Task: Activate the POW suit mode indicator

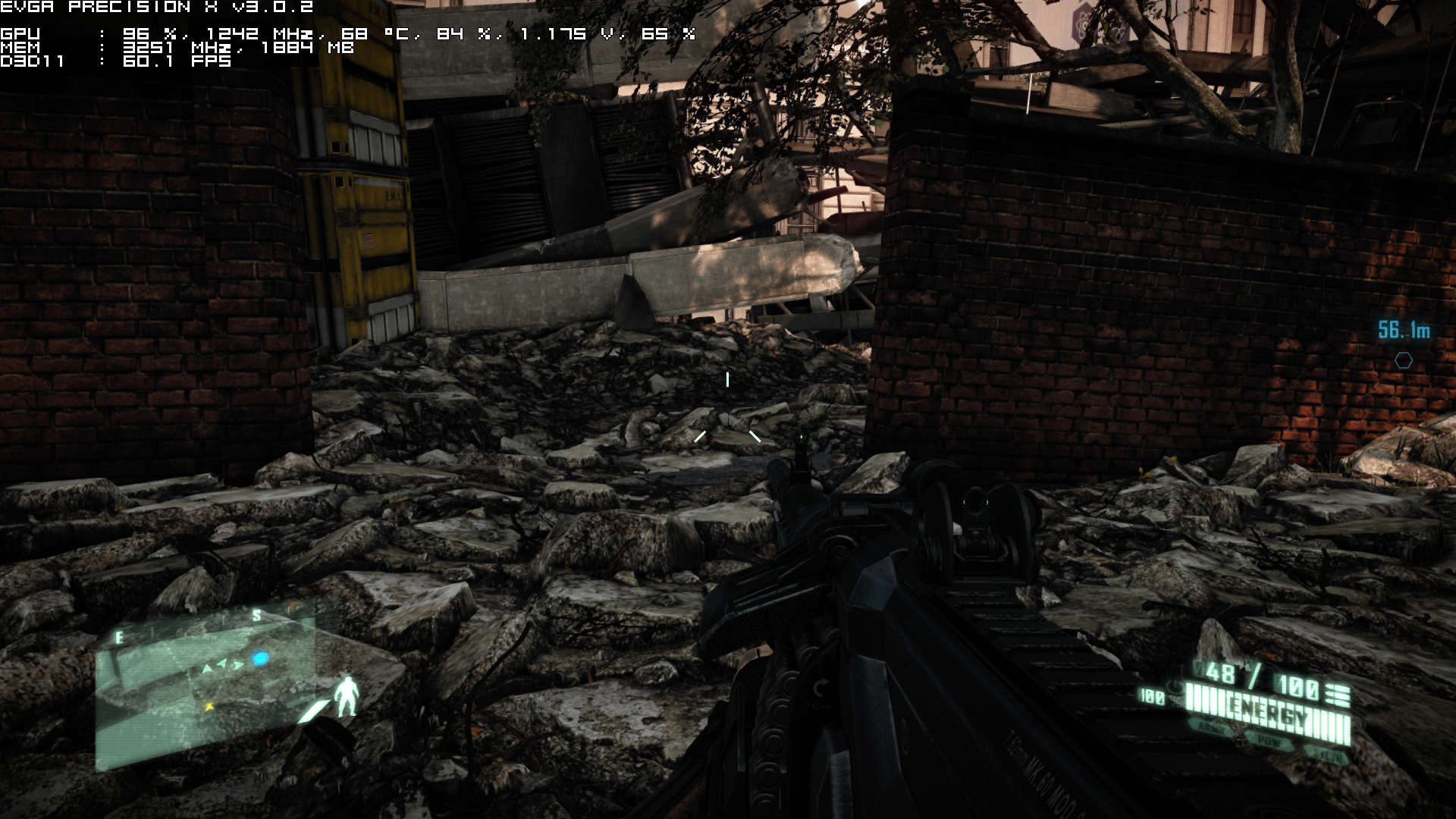Action: click(1269, 742)
